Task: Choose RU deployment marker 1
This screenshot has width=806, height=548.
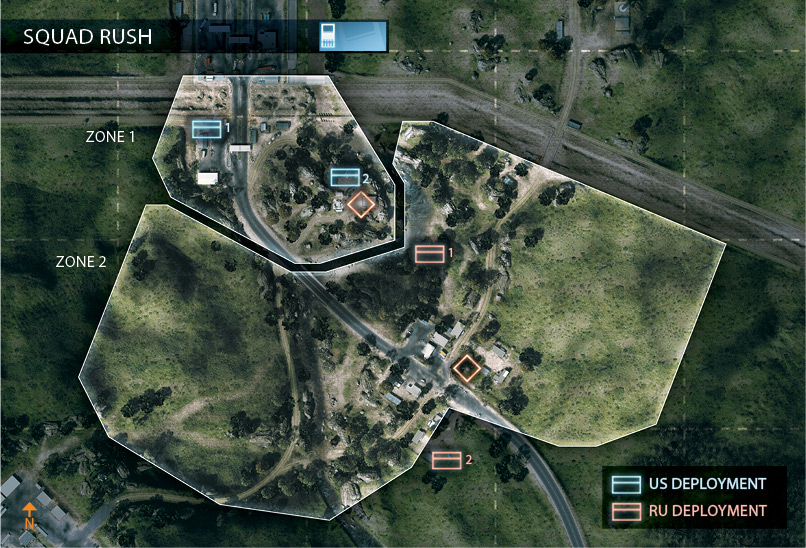Action: click(430, 253)
